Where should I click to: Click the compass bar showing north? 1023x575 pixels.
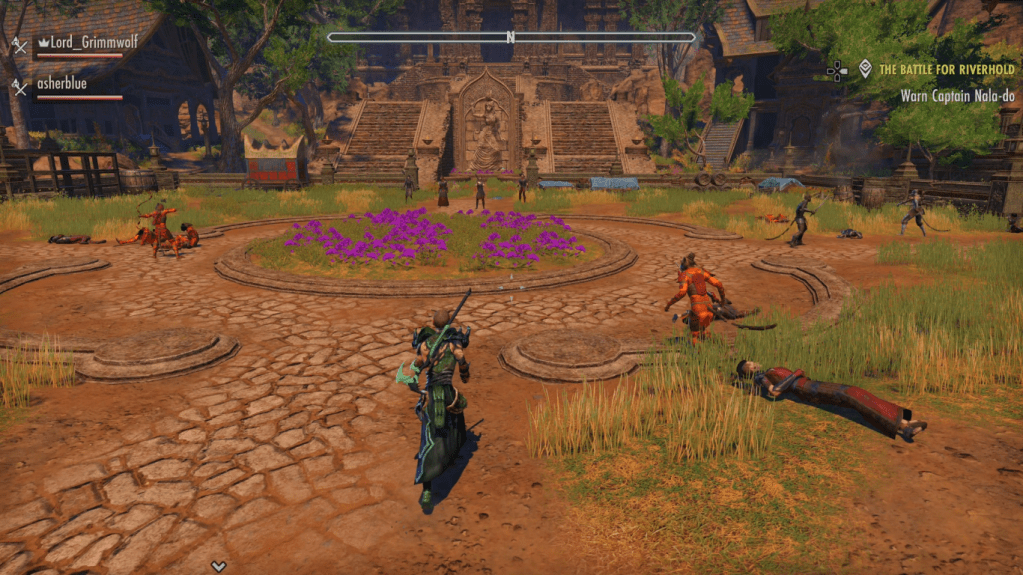510,38
